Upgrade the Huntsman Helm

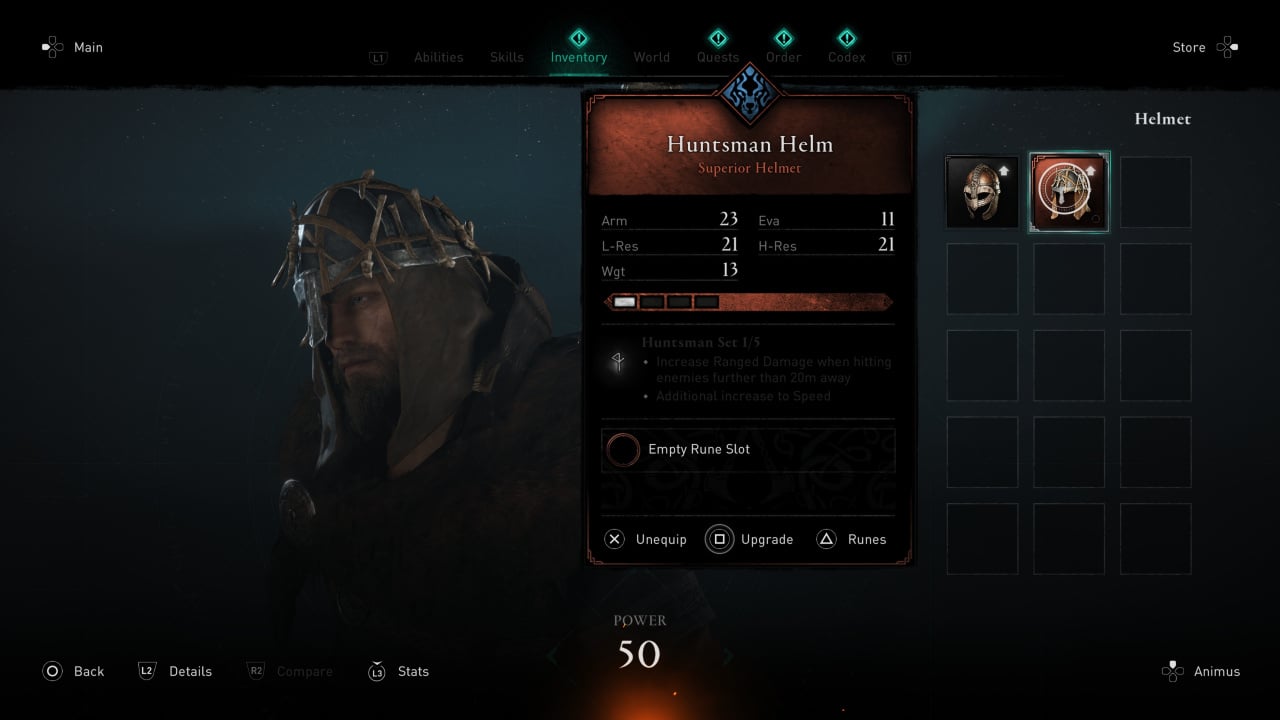[750, 540]
